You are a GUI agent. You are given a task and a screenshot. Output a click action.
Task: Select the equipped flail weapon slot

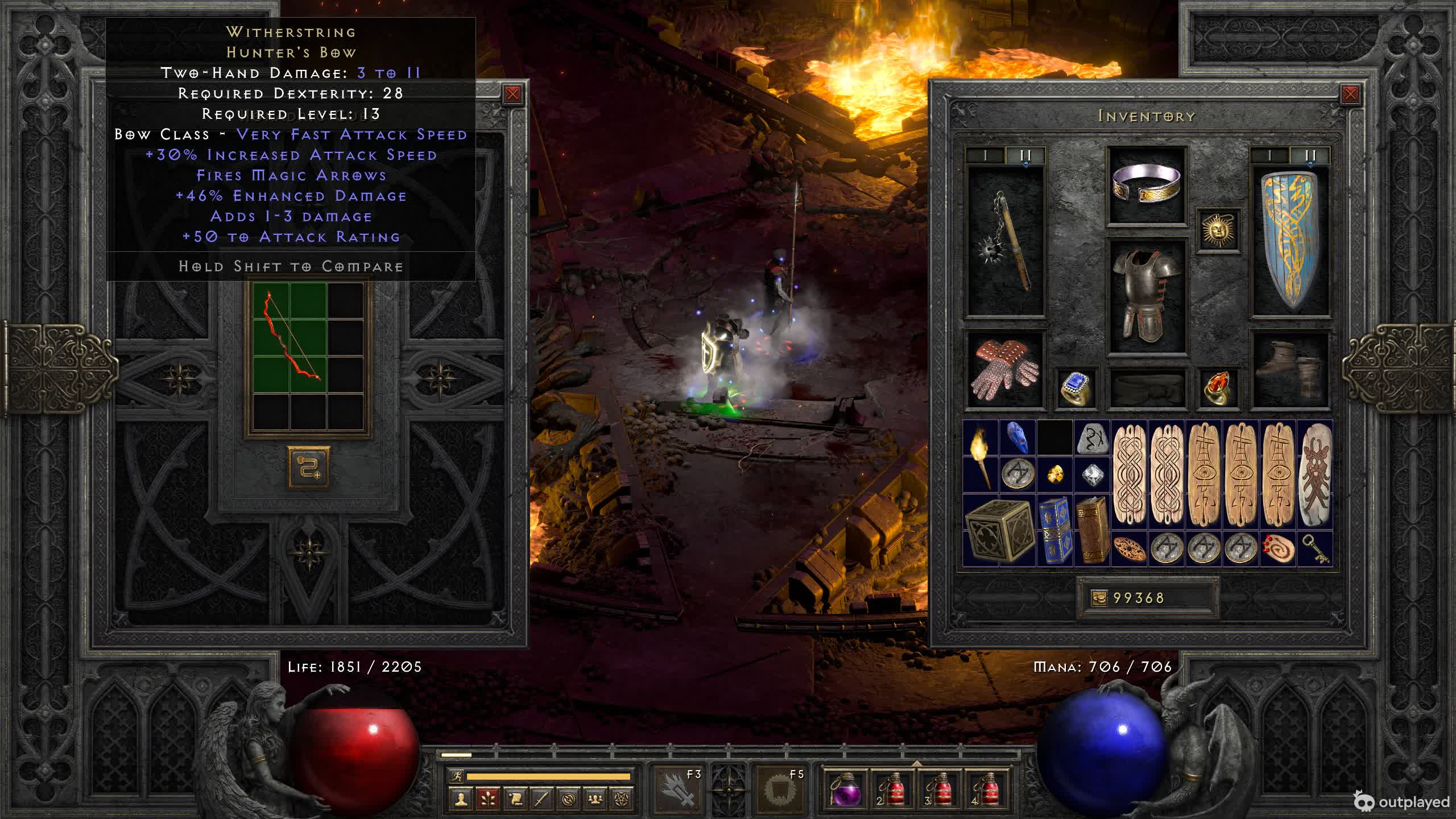click(1006, 241)
